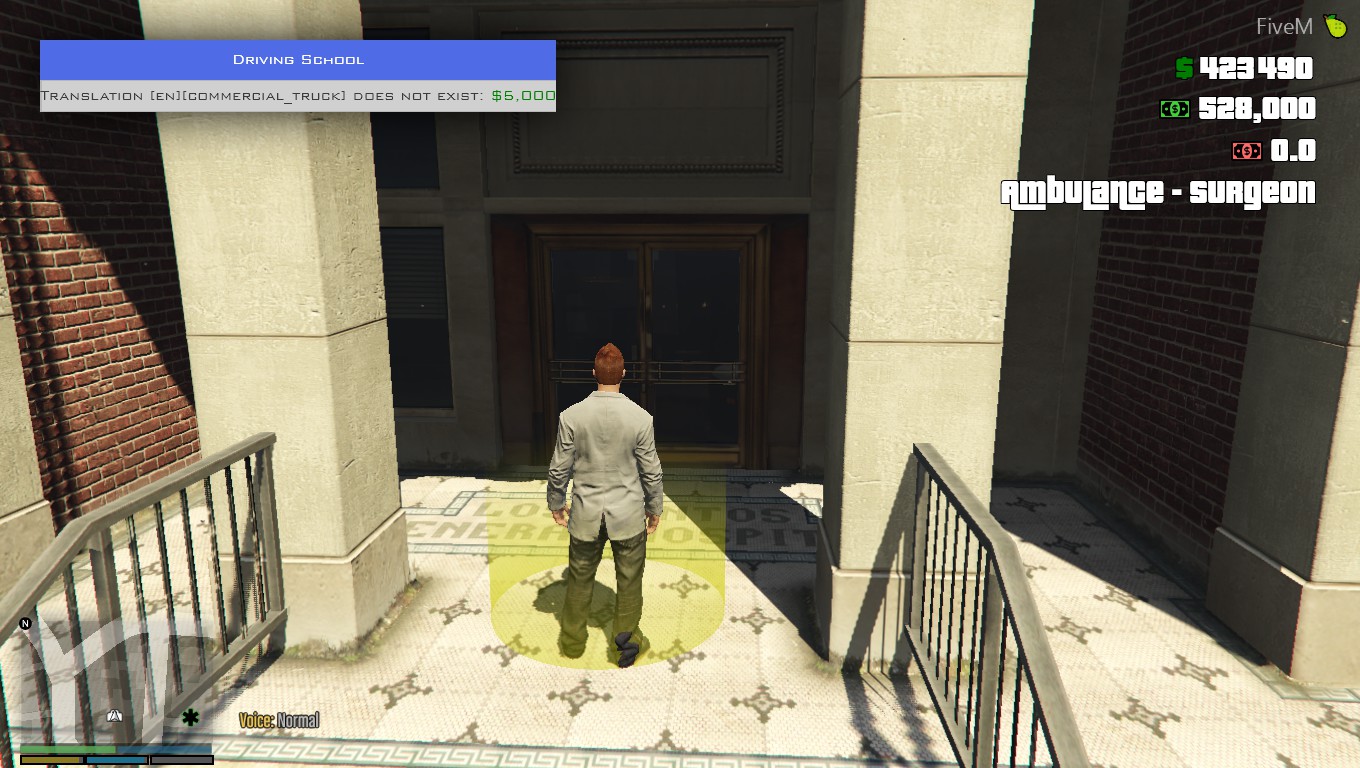Toggle the Ambulance - Surgeon job display
Image resolution: width=1360 pixels, height=768 pixels.
(1160, 191)
